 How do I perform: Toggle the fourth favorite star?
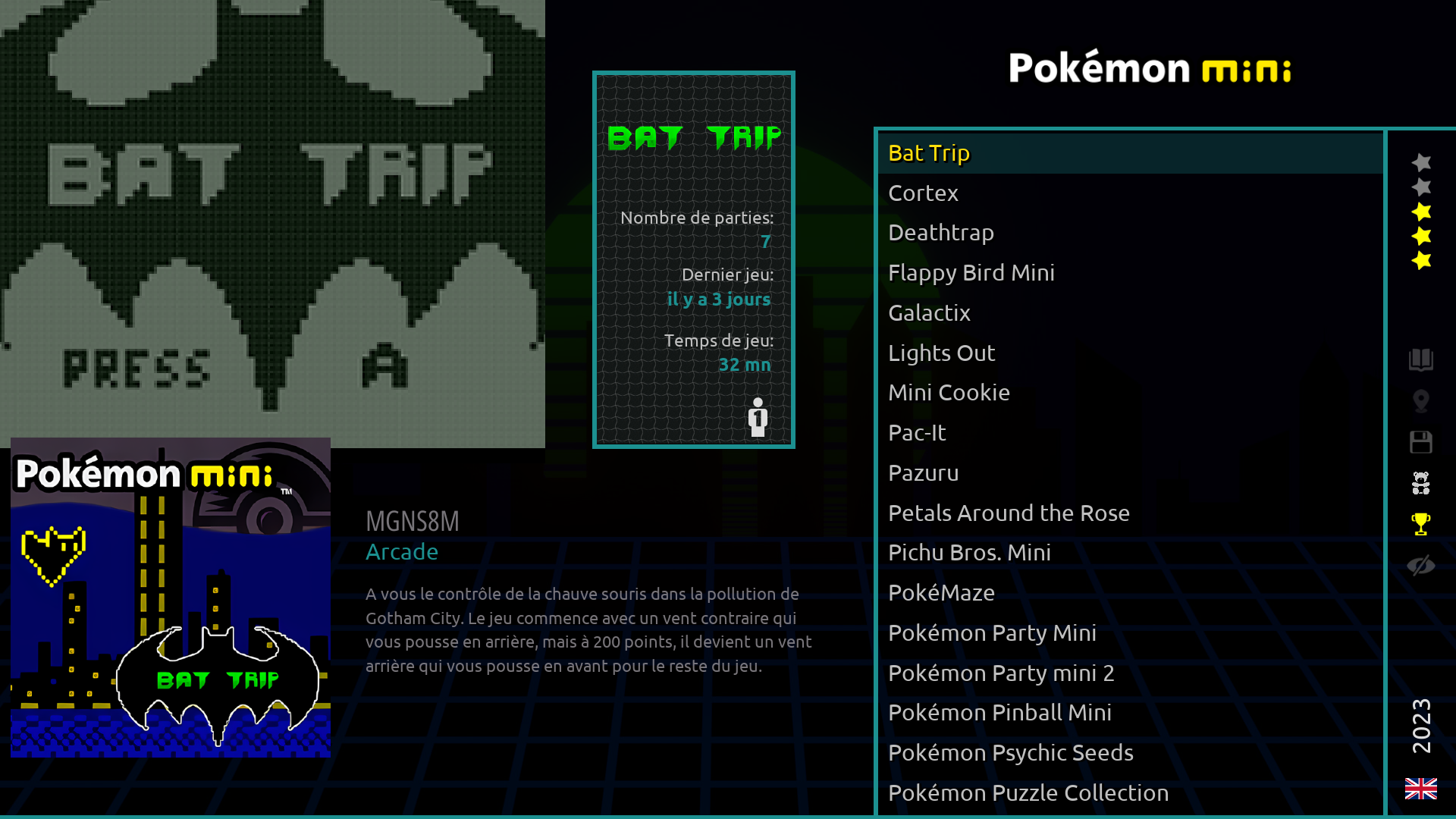click(1421, 236)
